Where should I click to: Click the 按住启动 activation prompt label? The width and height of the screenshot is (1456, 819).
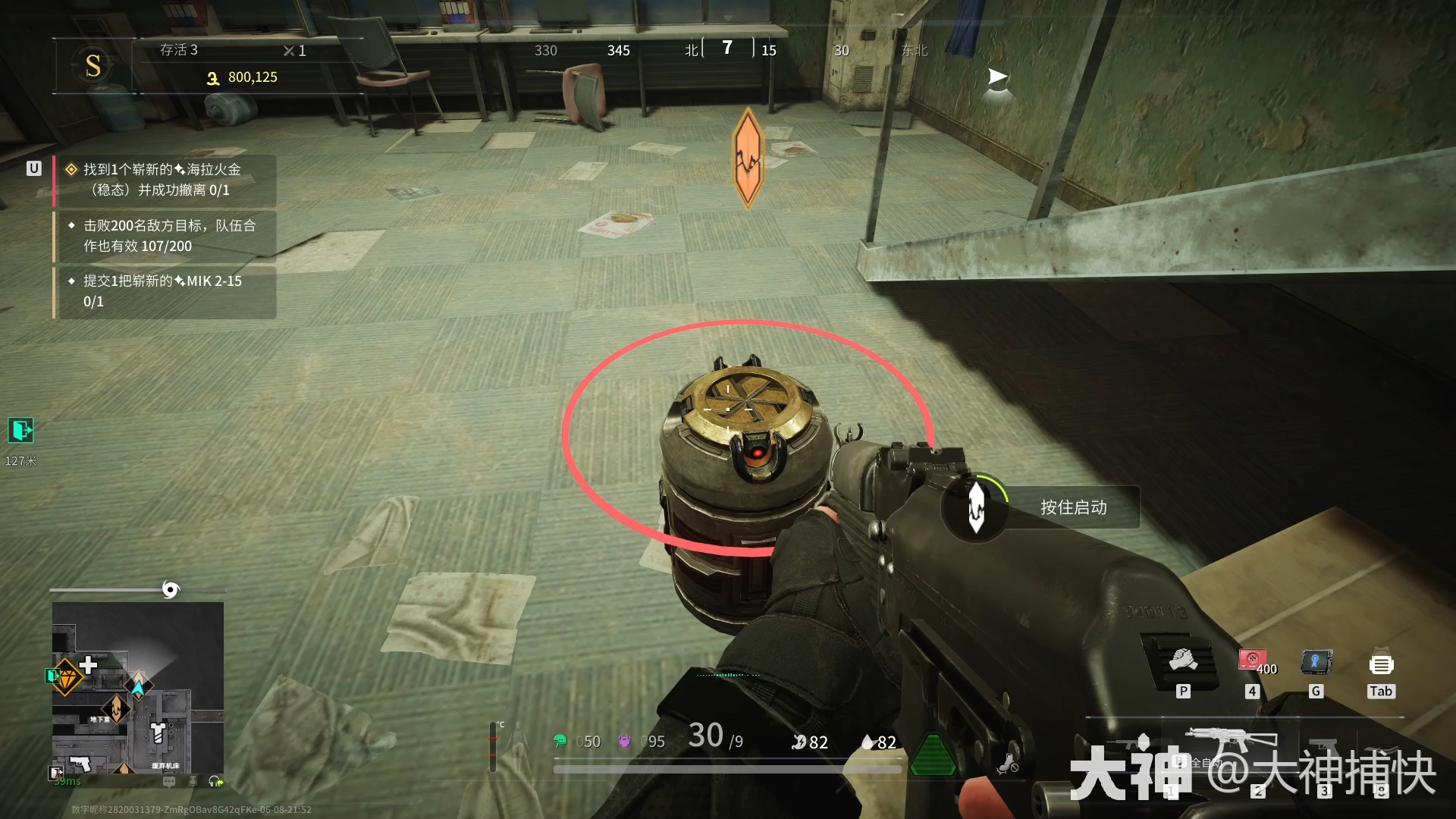[1073, 507]
